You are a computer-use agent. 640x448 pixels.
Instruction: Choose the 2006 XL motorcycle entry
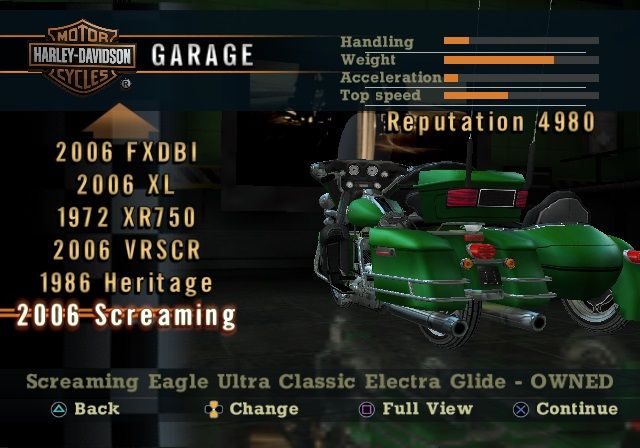coord(127,185)
